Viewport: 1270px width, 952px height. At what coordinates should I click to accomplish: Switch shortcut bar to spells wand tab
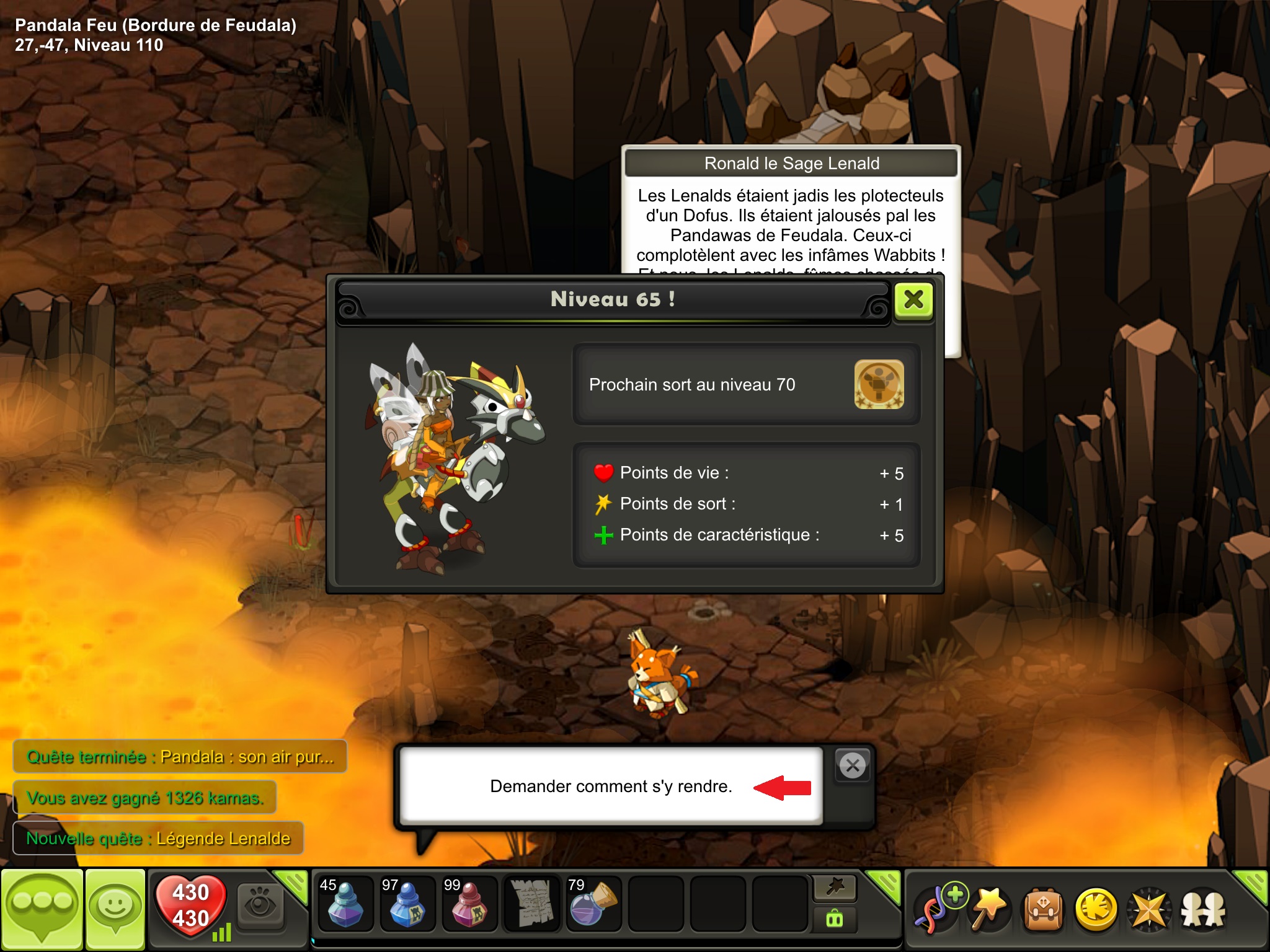pos(835,888)
